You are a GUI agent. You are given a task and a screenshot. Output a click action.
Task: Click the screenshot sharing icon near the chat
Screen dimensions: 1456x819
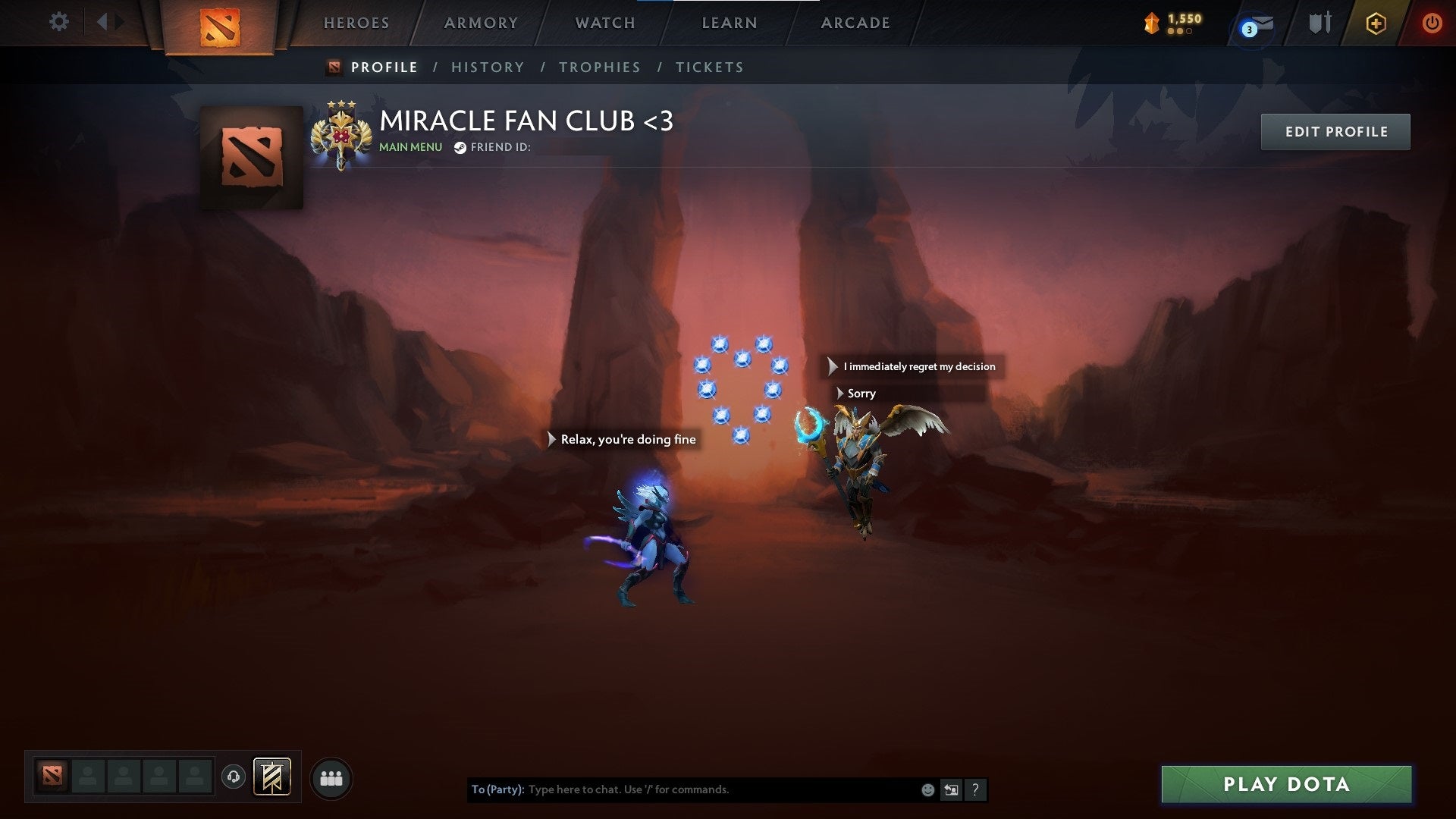pyautogui.click(x=951, y=789)
